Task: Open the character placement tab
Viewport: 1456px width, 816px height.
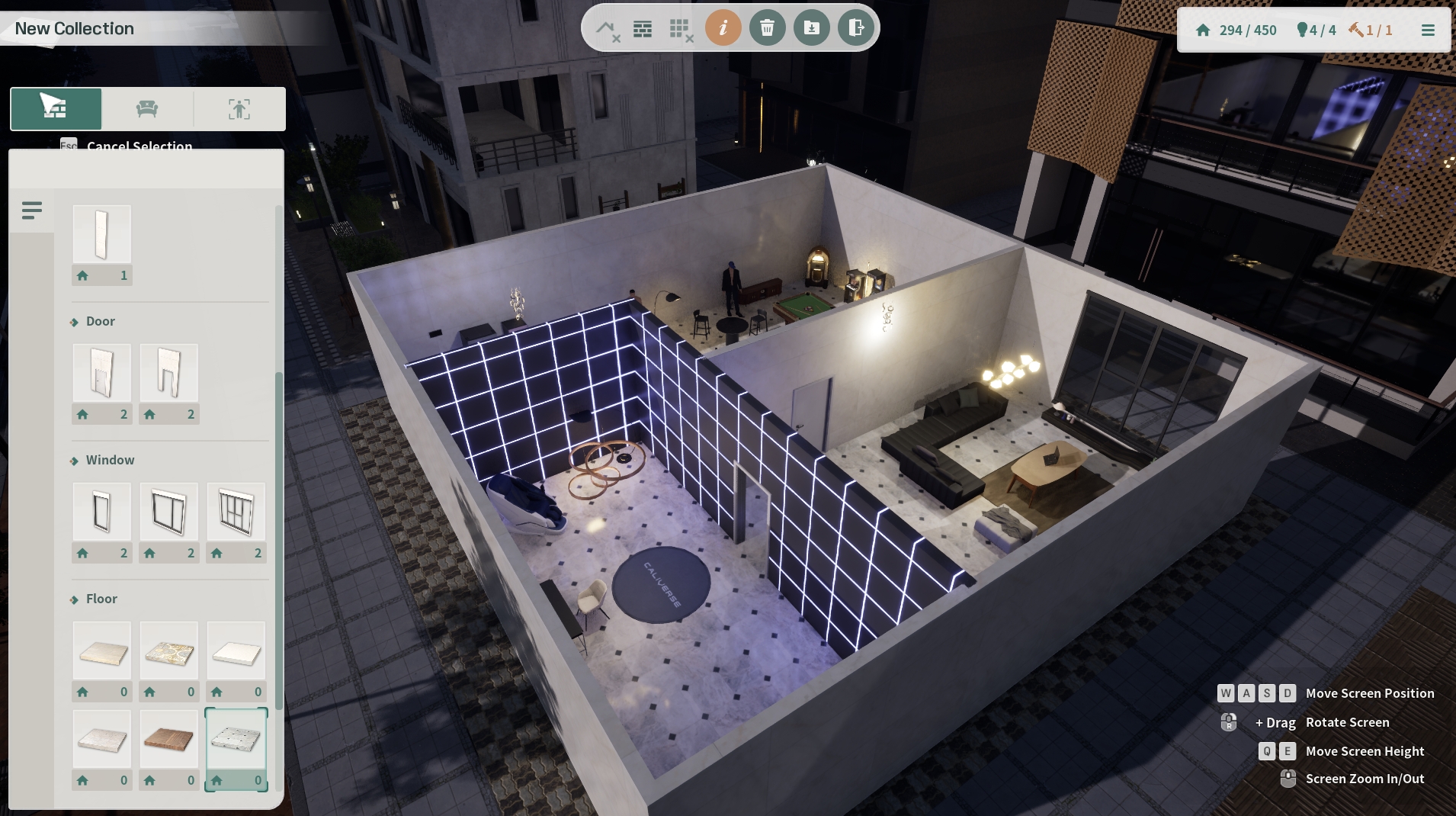Action: tap(239, 109)
